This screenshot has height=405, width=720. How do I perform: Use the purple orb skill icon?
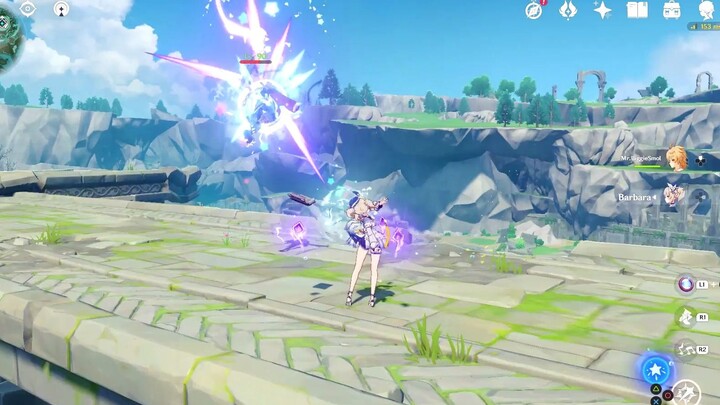pyautogui.click(x=686, y=285)
